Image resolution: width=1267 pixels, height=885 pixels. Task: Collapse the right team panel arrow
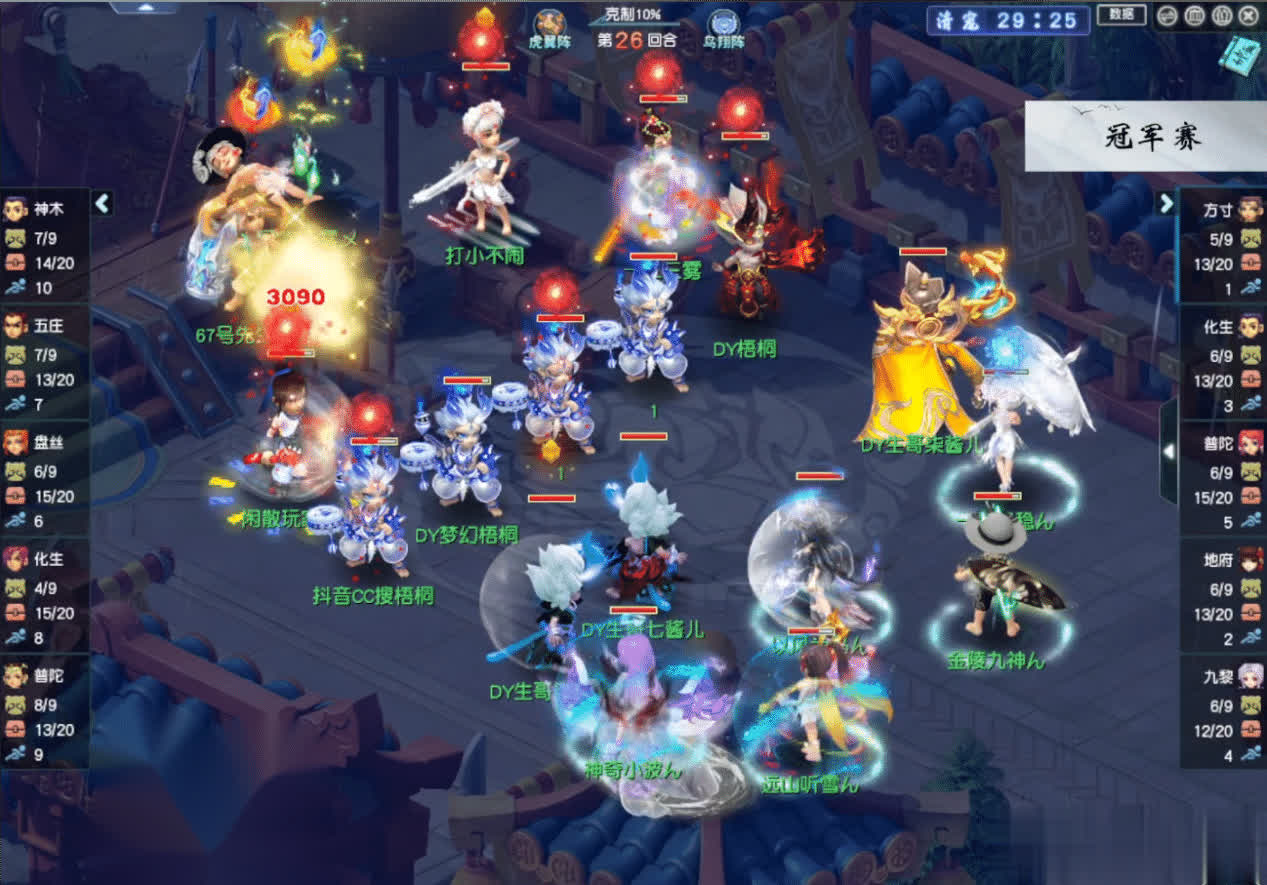[x=1166, y=204]
